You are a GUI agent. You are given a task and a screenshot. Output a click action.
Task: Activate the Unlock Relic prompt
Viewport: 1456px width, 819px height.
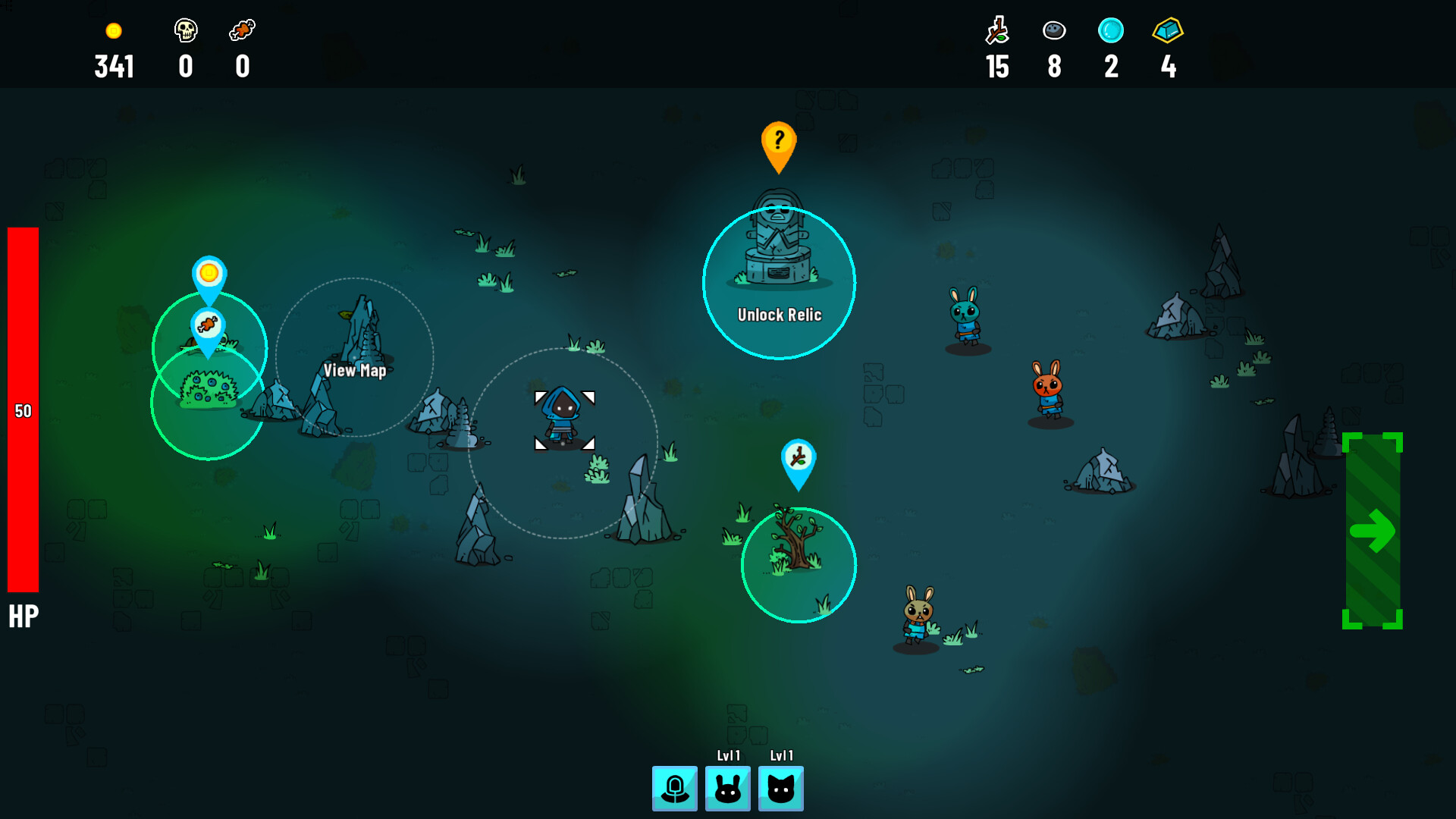point(779,315)
